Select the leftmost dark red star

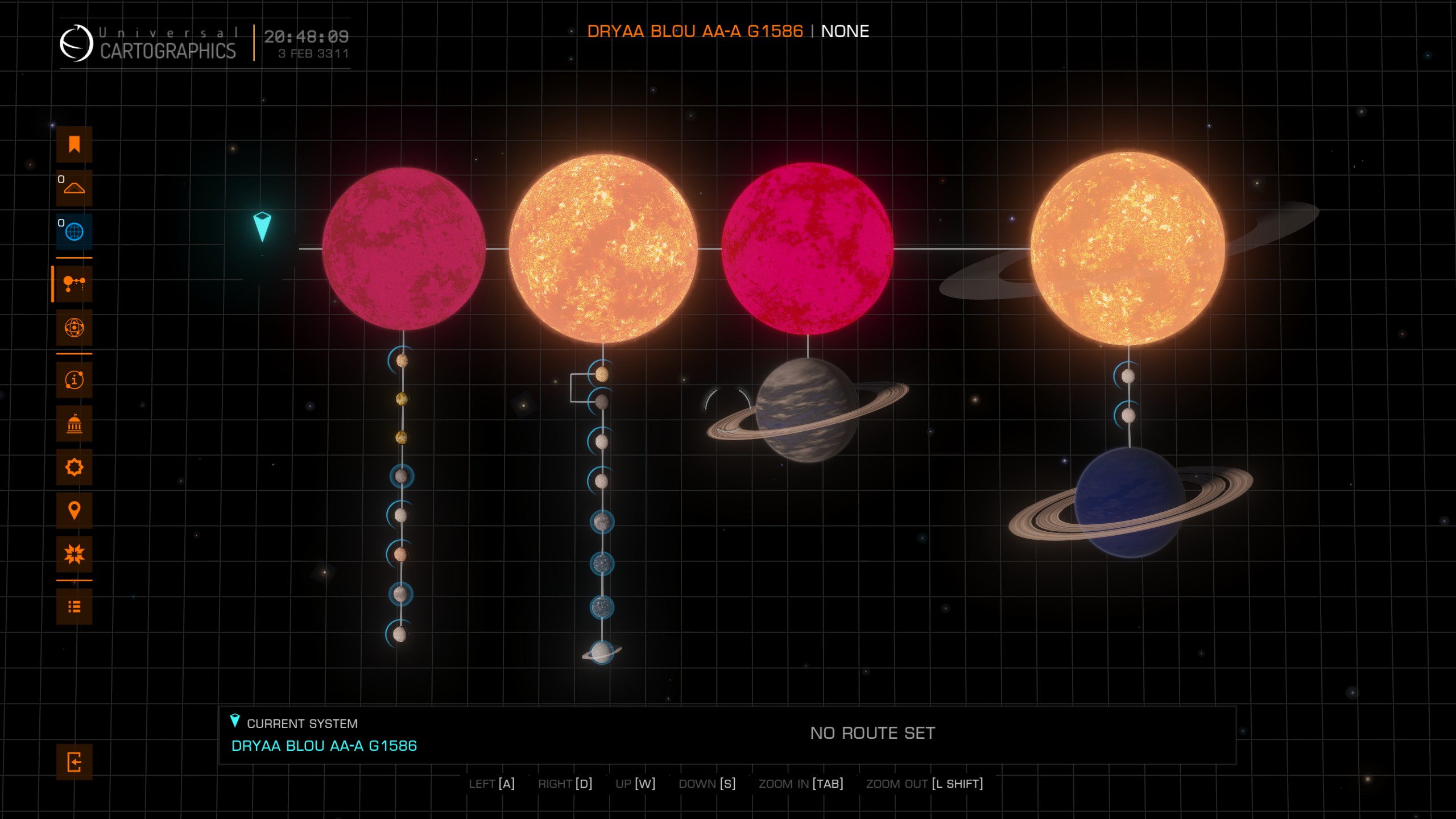click(x=403, y=249)
